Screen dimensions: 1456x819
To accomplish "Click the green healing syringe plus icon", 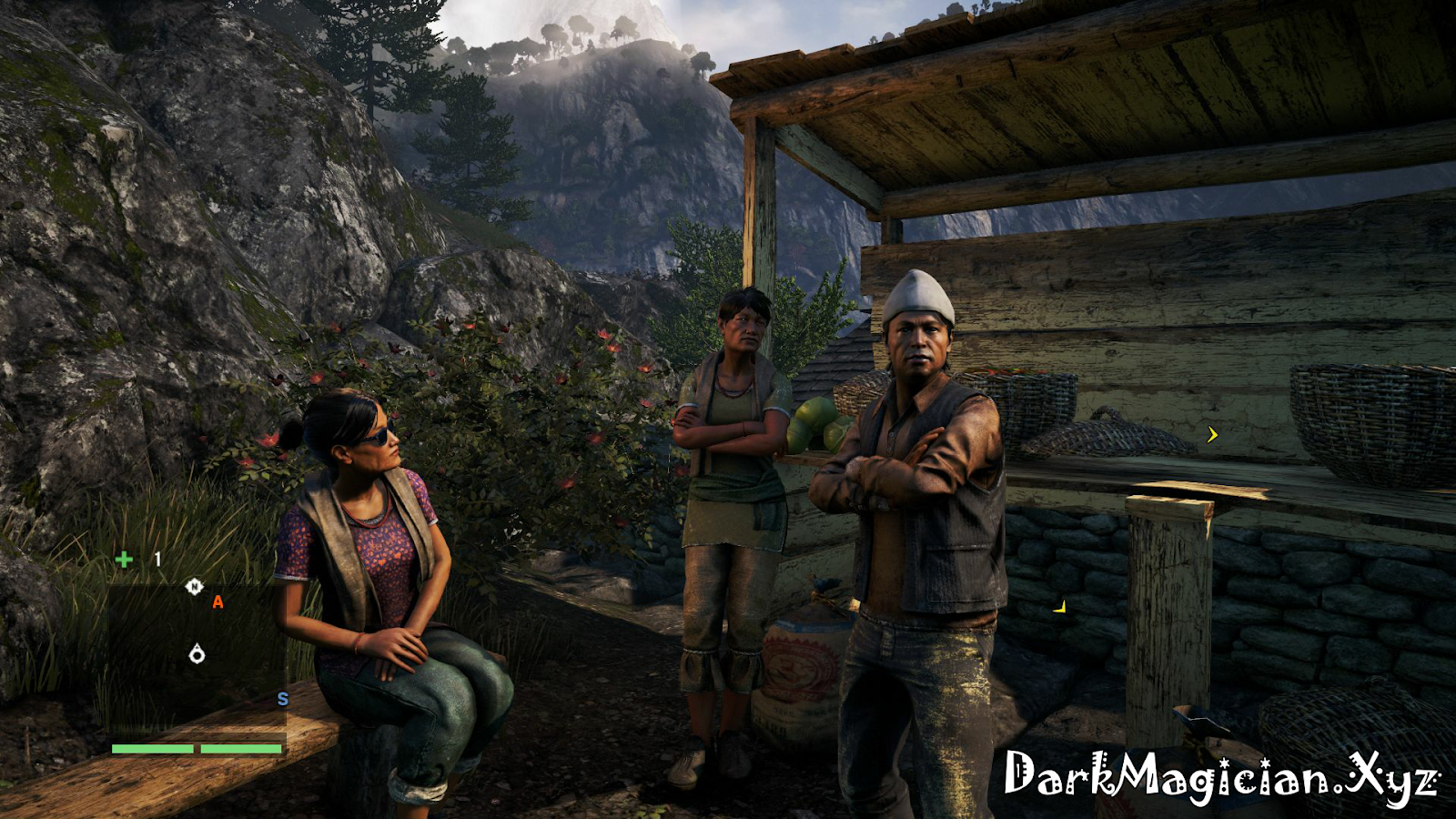I will point(124,559).
